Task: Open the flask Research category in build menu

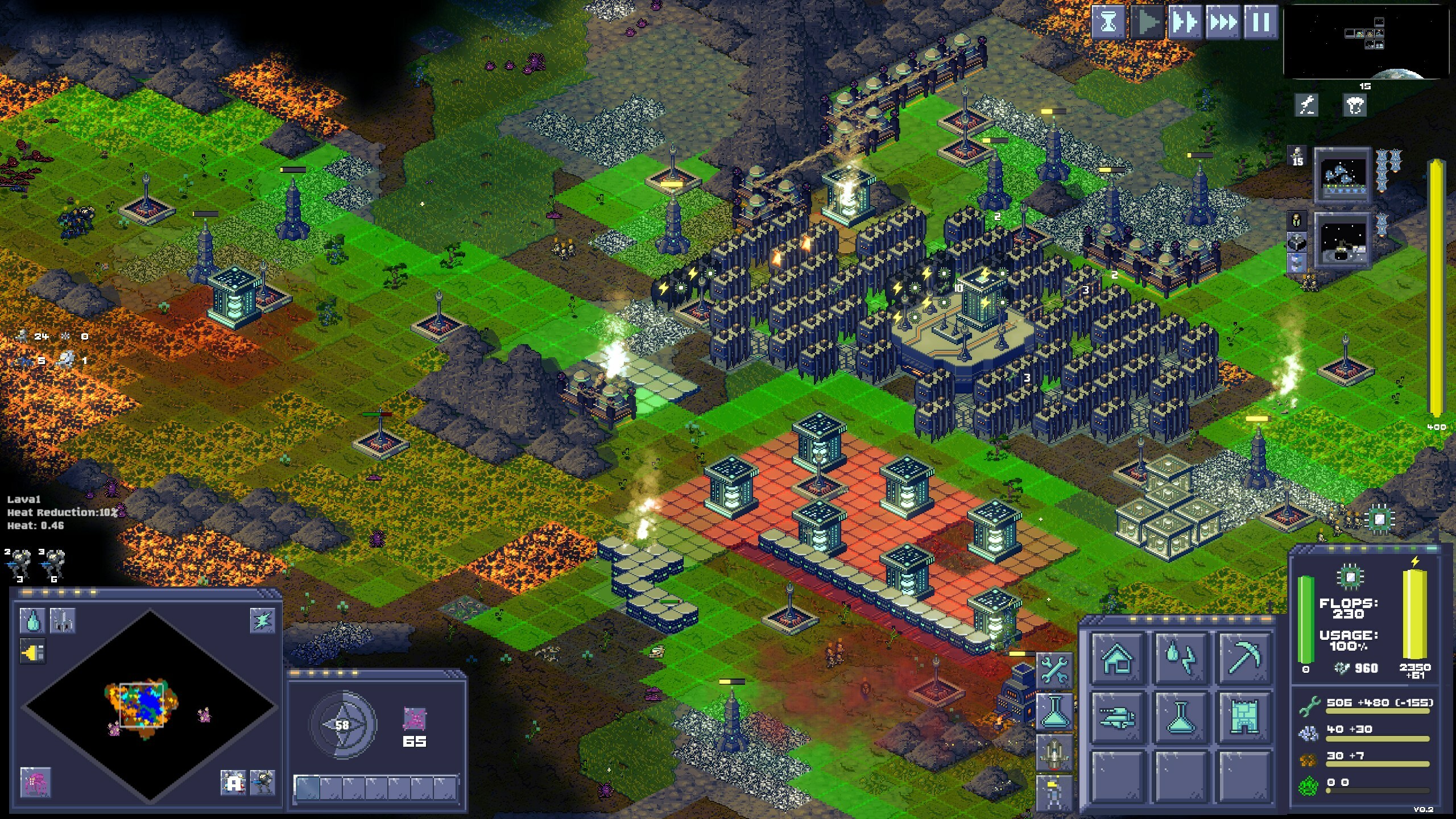Action: 1179,718
